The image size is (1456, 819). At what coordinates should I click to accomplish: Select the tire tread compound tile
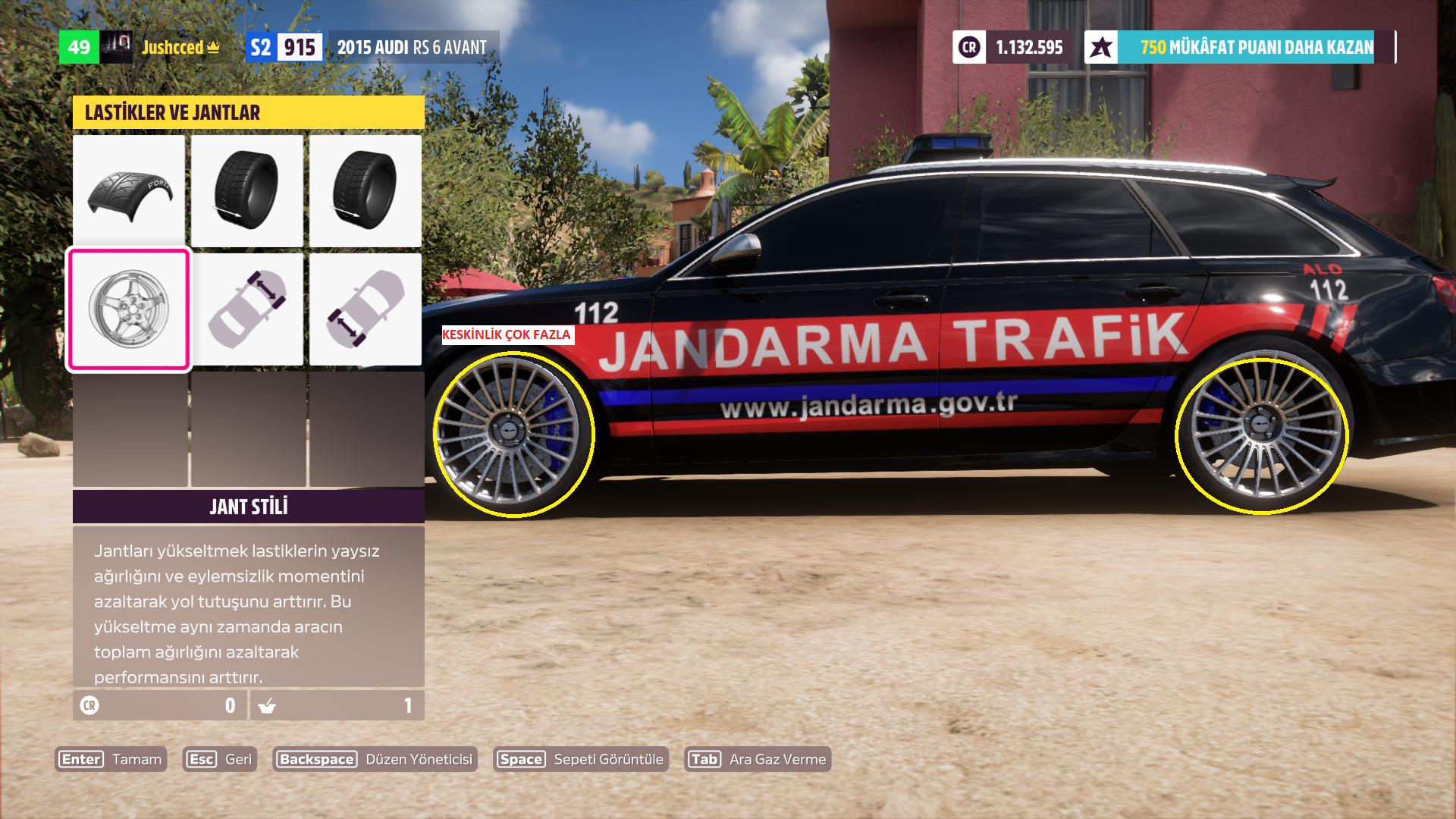(x=129, y=190)
